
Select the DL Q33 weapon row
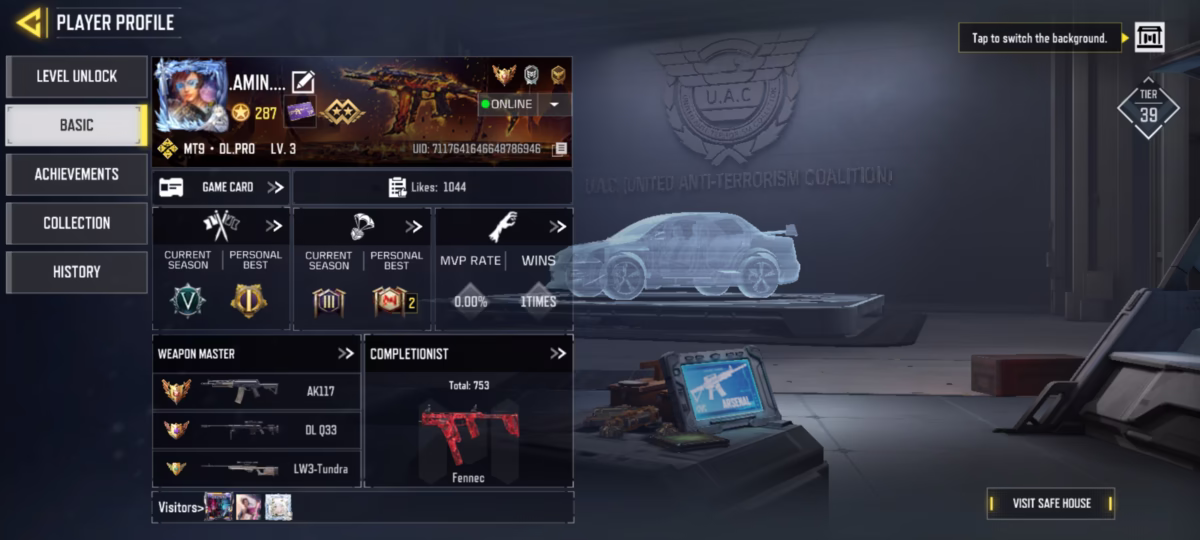pos(256,429)
